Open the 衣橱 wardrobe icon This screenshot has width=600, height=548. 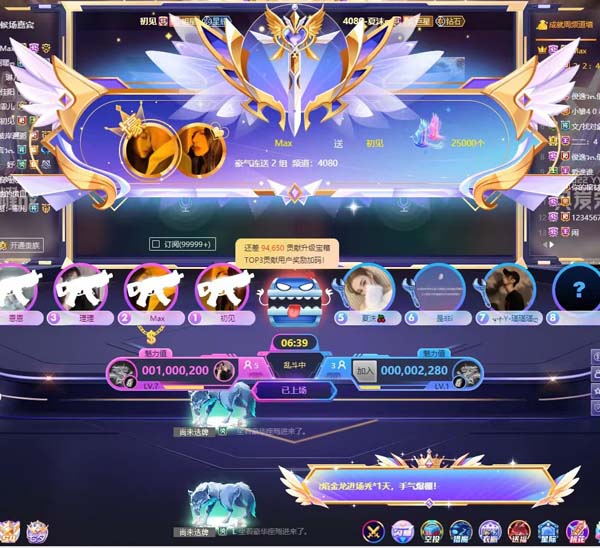(489, 530)
